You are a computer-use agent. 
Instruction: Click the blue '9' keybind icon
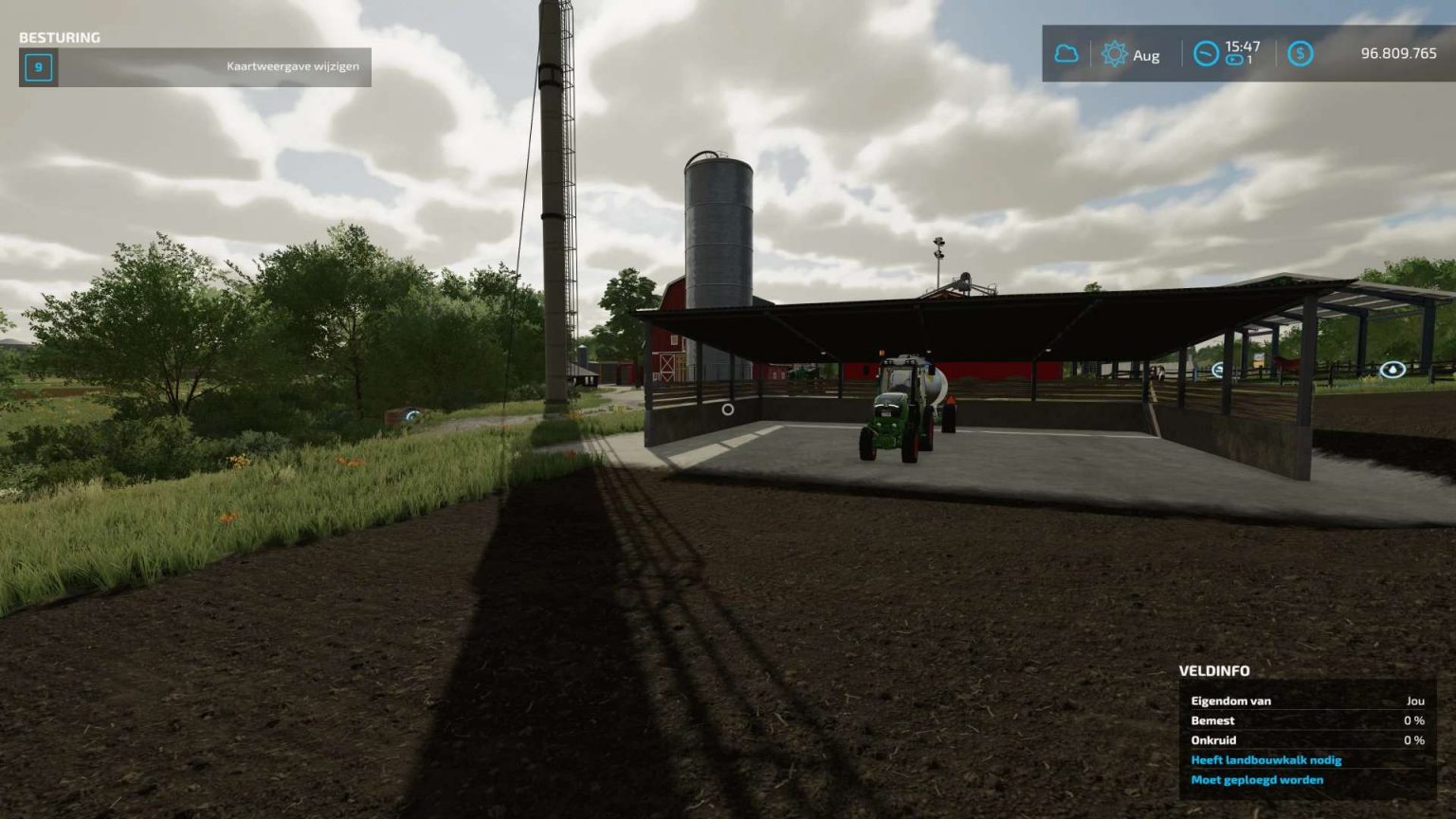[37, 67]
